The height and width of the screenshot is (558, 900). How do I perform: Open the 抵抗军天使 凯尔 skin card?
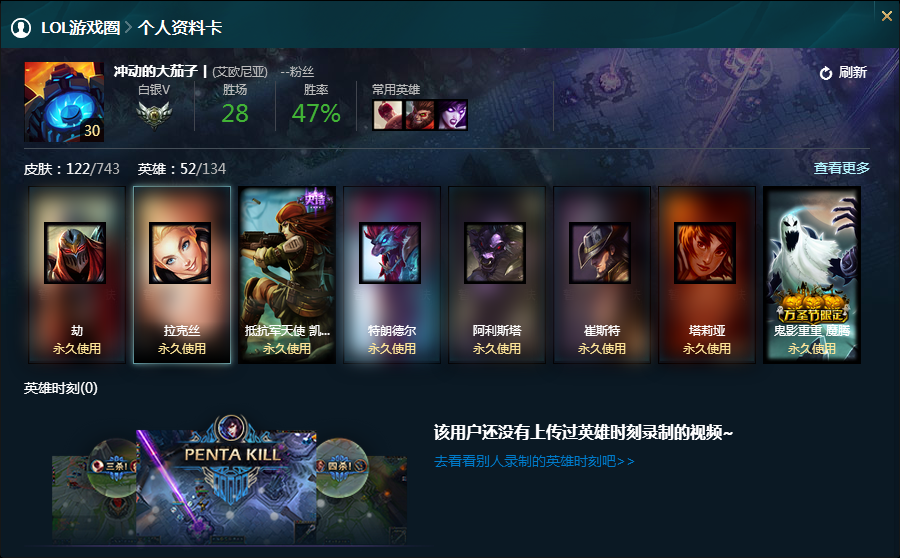pos(287,274)
